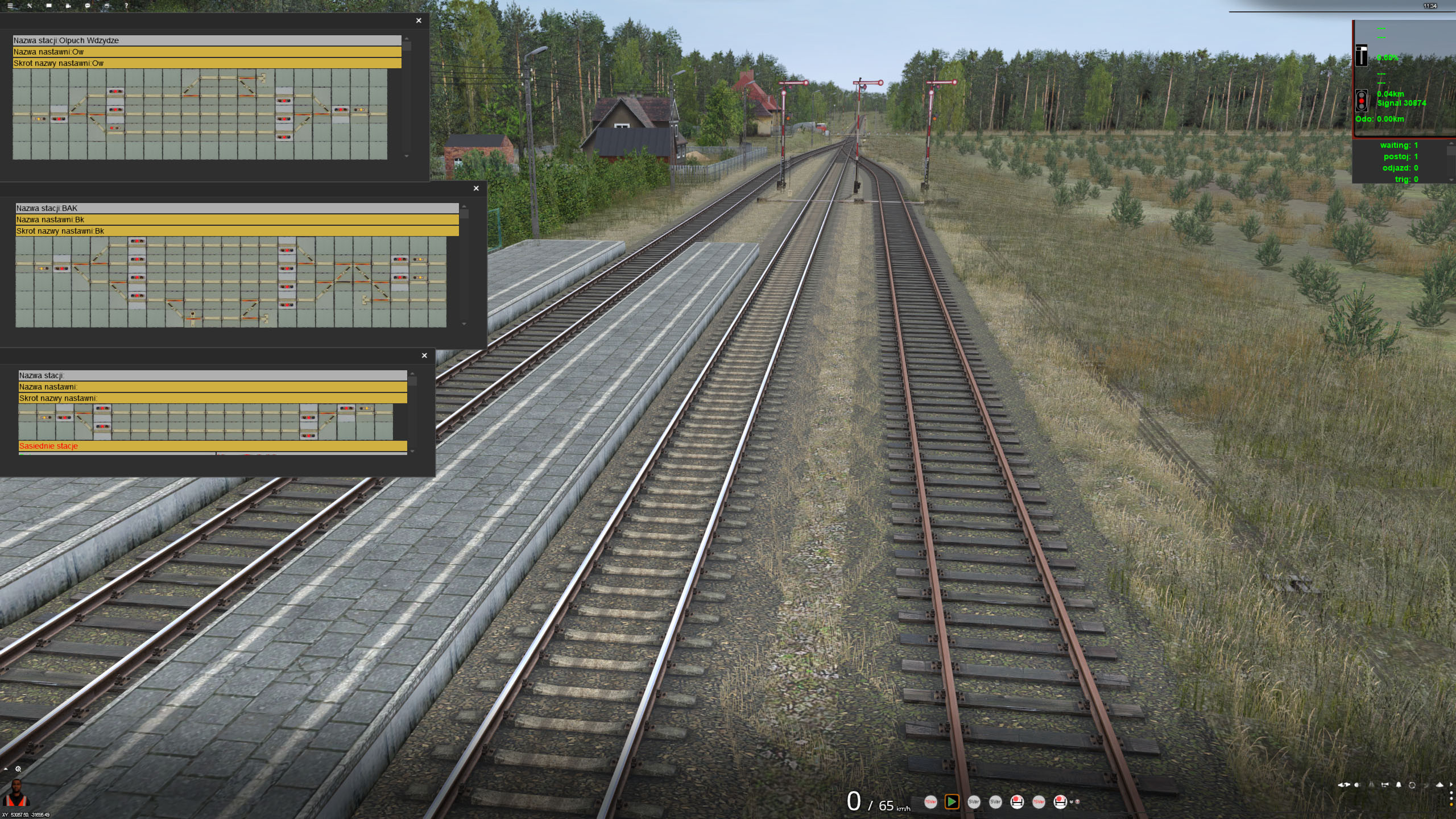Click the green play arrow command
This screenshot has width=1456, height=819.
tap(952, 802)
